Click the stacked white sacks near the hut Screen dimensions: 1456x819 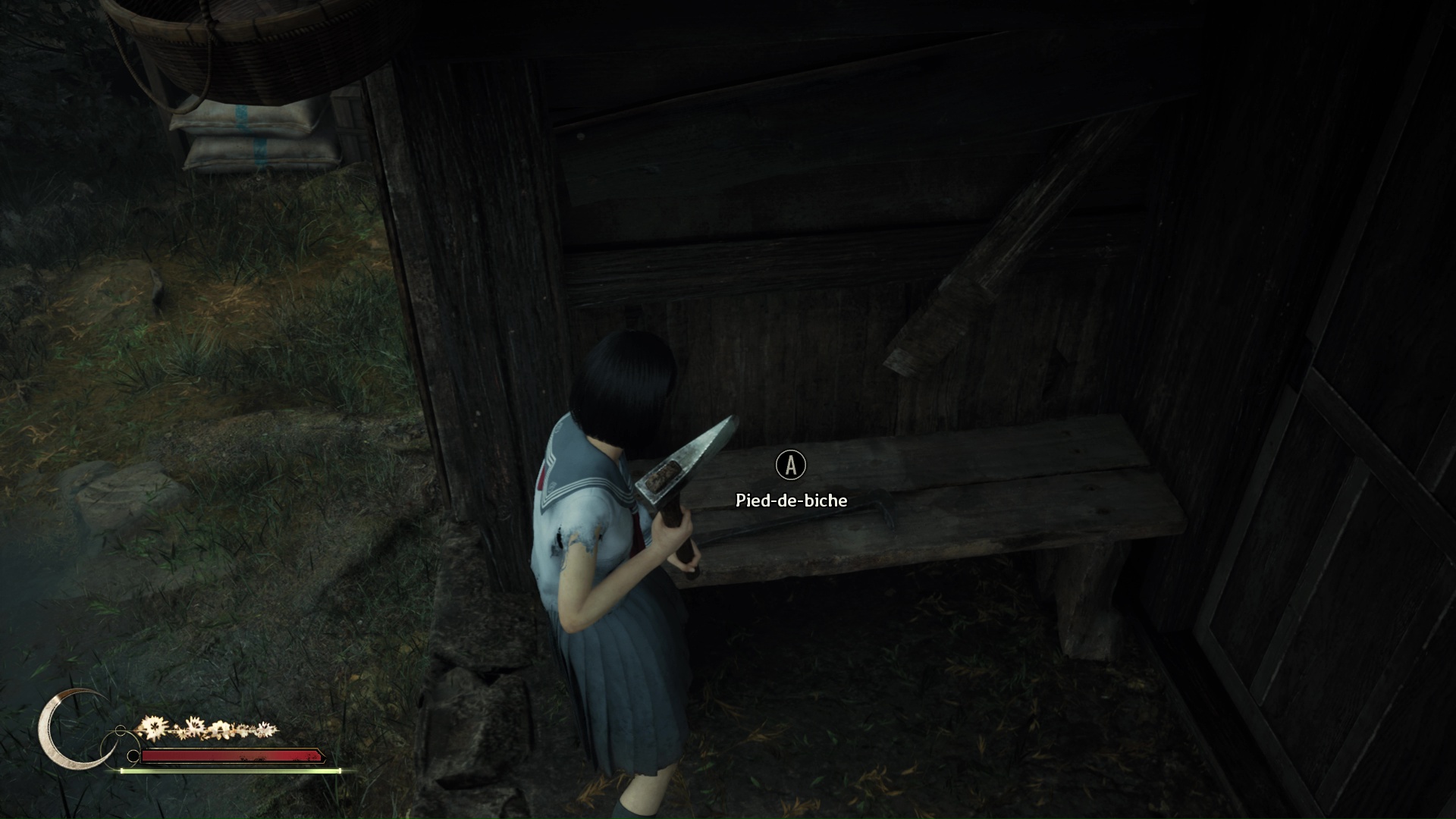pyautogui.click(x=250, y=136)
